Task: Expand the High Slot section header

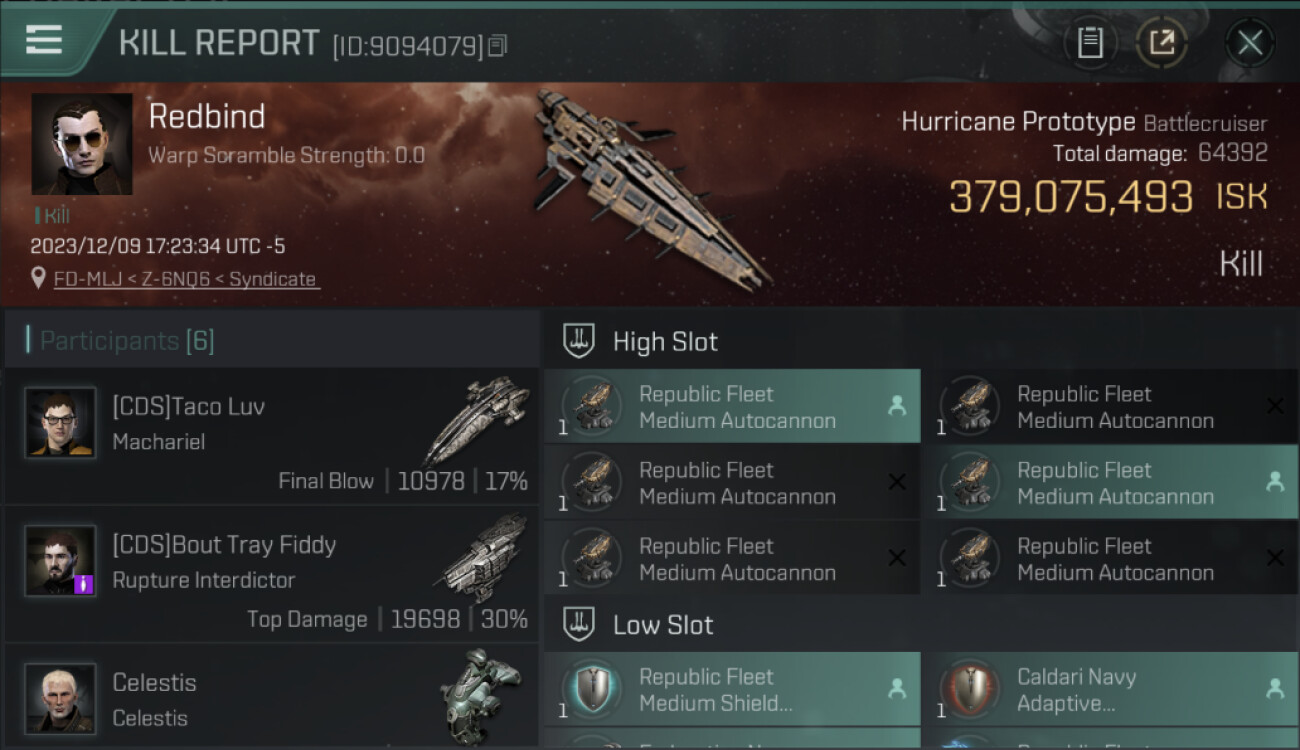Action: (665, 342)
